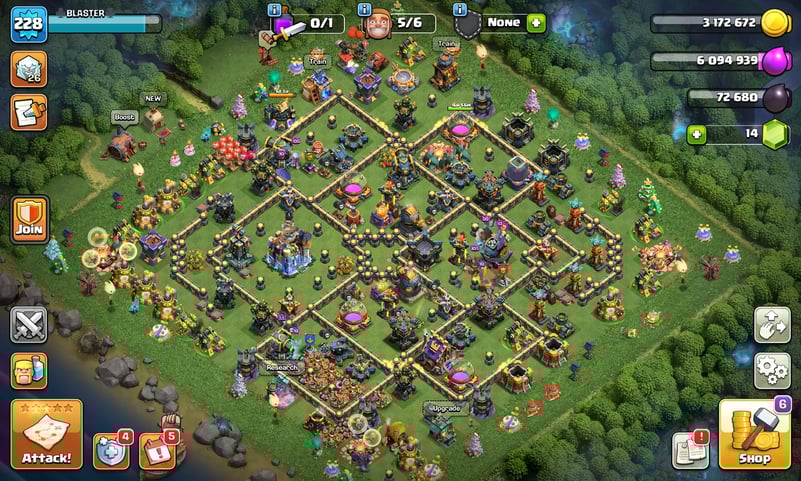The width and height of the screenshot is (801, 481).
Task: Open the news scroll icon
Action: click(x=28, y=112)
